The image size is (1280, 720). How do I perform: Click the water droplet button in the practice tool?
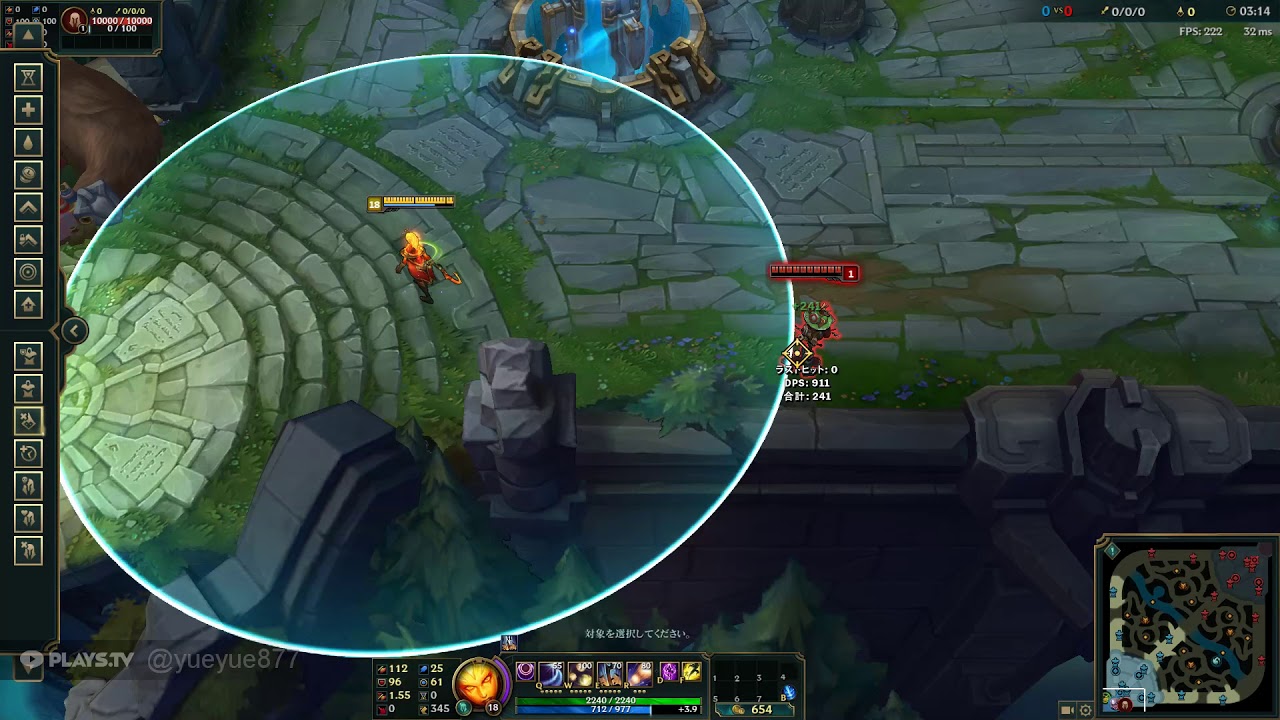point(29,142)
